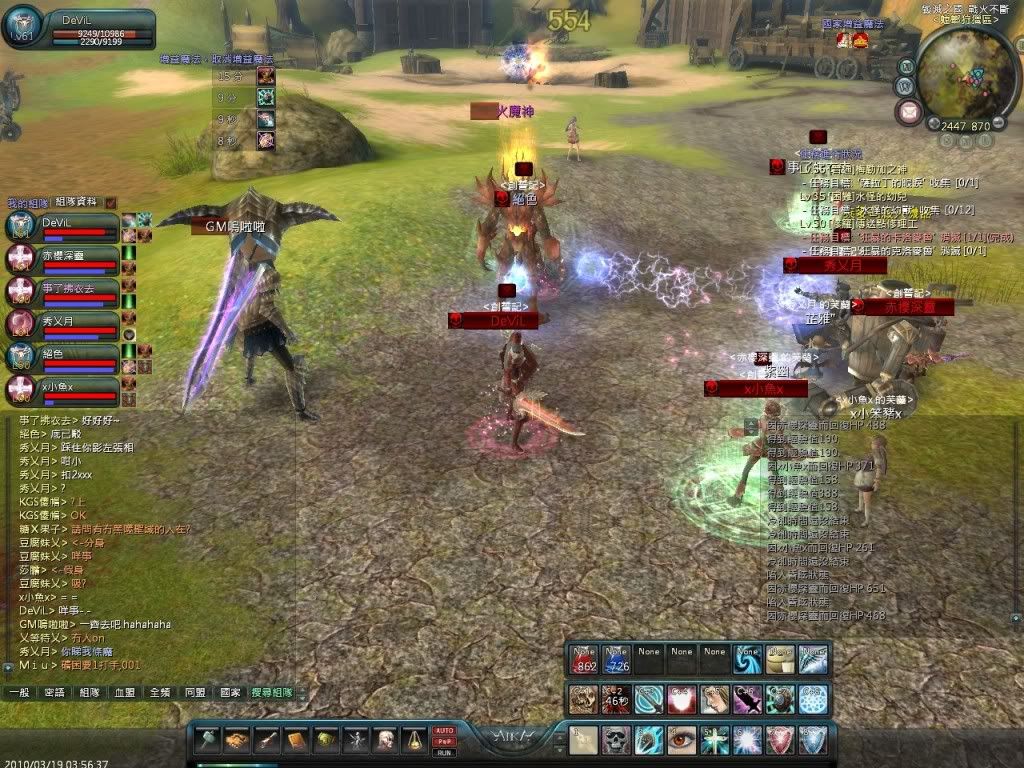The image size is (1024, 768).
Task: Activate the skull skill icon
Action: pyautogui.click(x=616, y=740)
